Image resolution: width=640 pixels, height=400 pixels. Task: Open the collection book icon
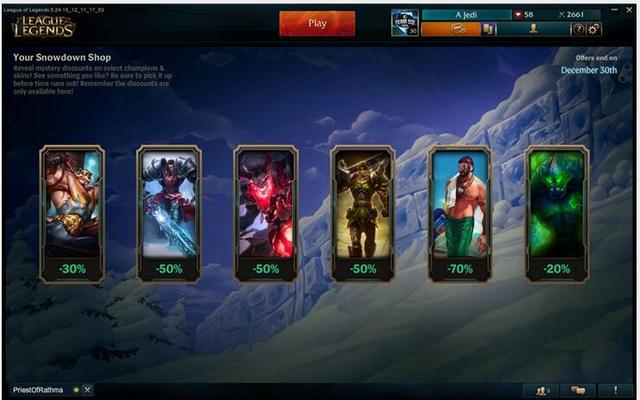489,29
